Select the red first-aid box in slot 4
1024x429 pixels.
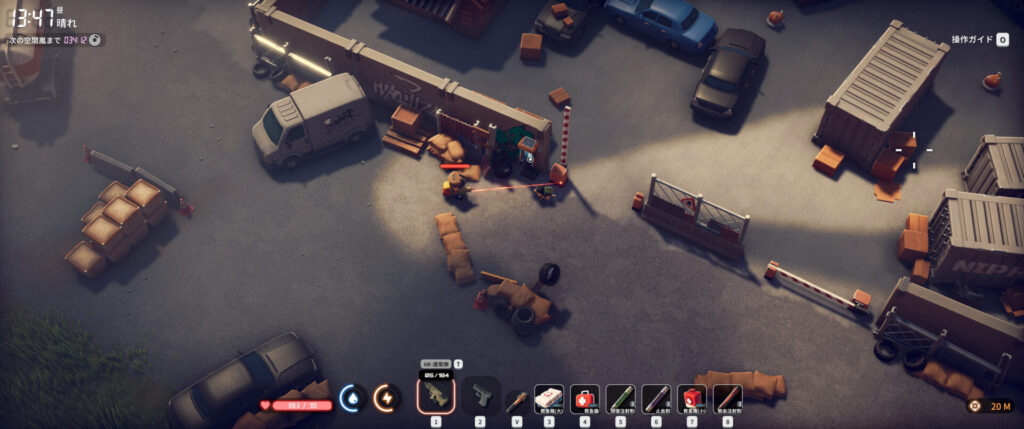tap(584, 399)
